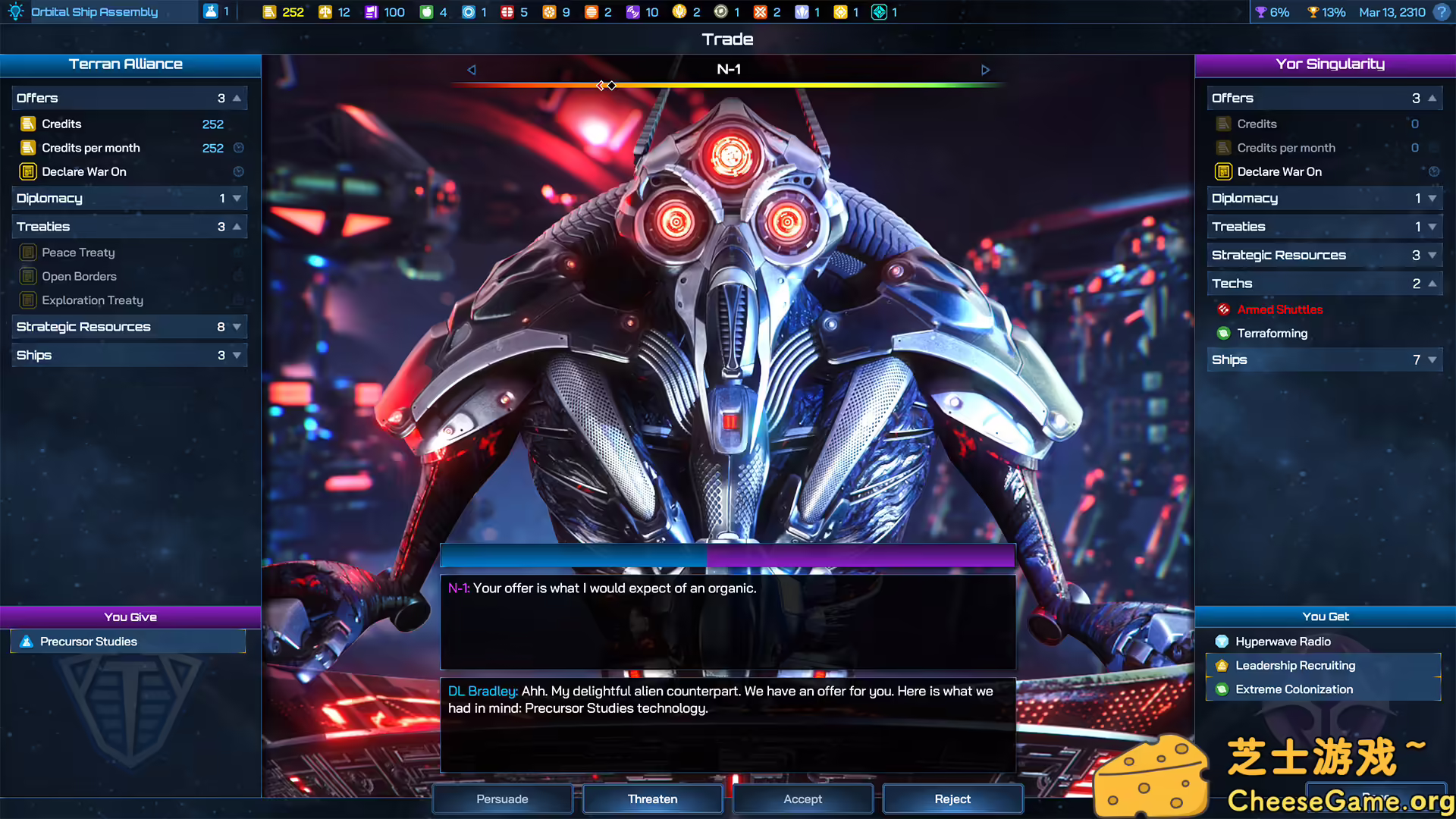This screenshot has height=819, width=1456.
Task: Click the help question mark icon
Action: [x=1440, y=12]
